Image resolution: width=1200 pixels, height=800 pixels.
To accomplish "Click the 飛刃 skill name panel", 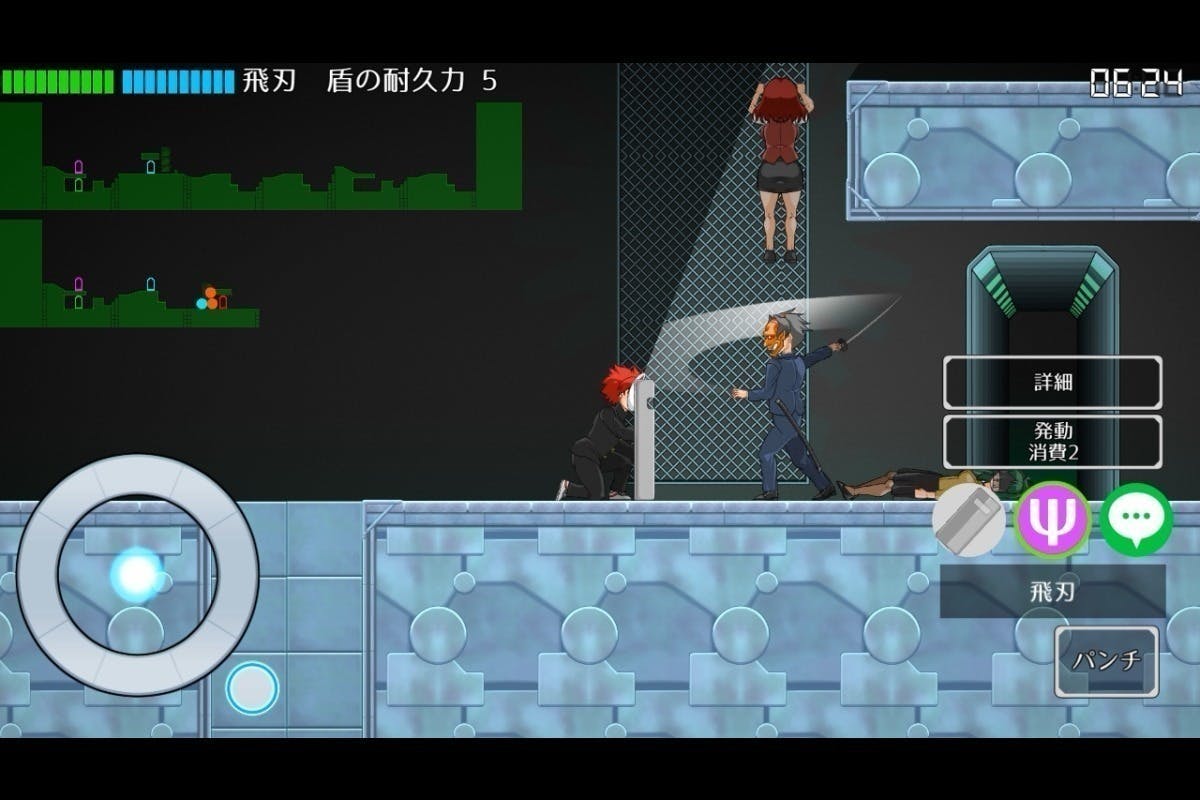I will click(x=1052, y=591).
